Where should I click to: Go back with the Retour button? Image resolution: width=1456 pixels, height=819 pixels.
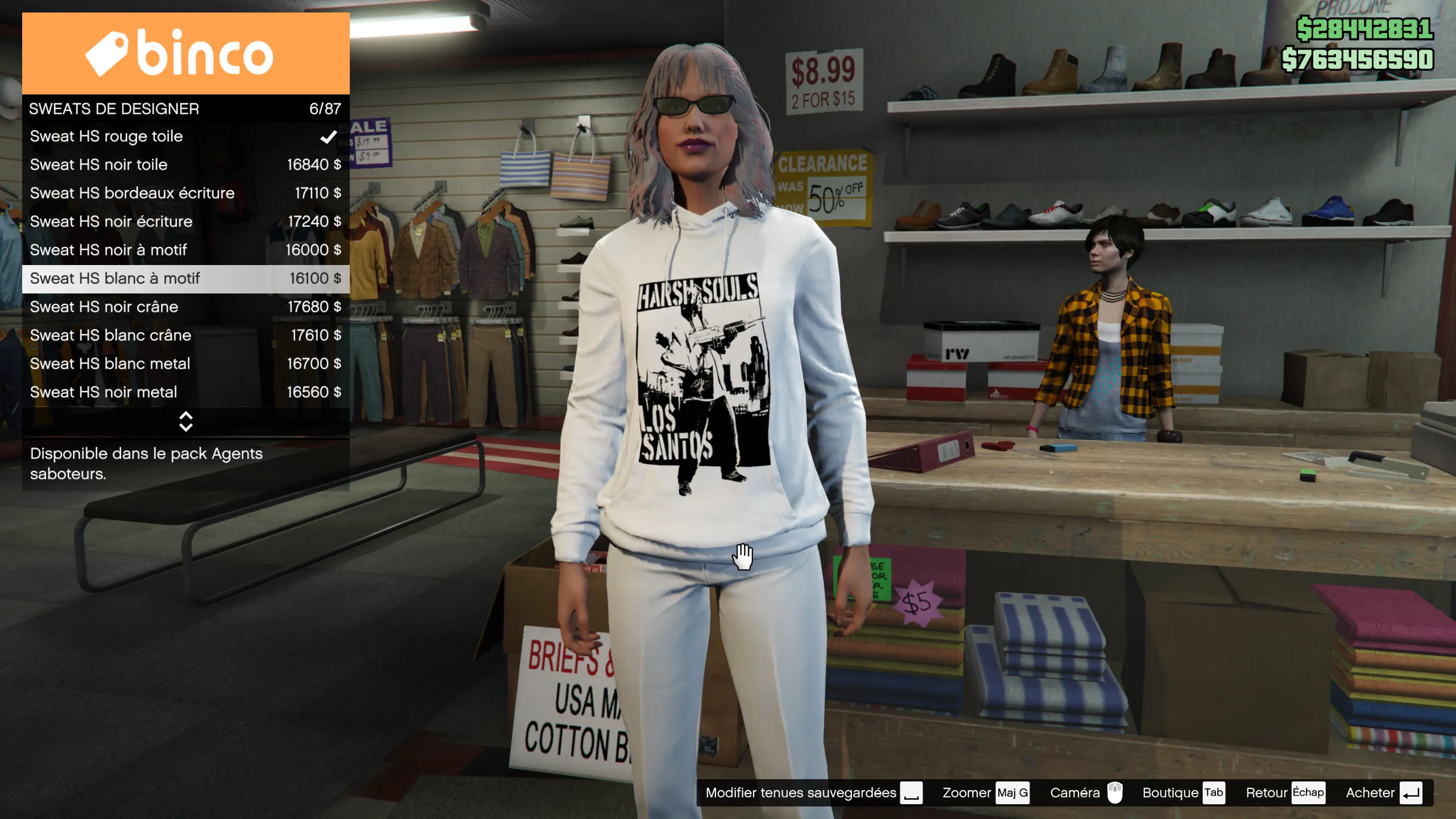[x=1284, y=793]
